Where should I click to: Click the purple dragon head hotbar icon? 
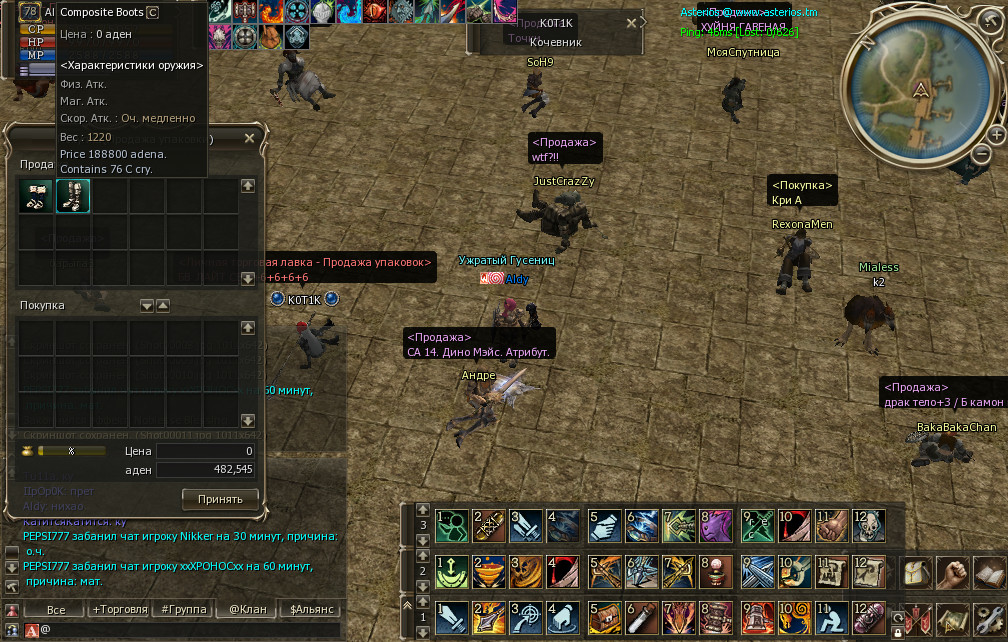click(x=716, y=526)
